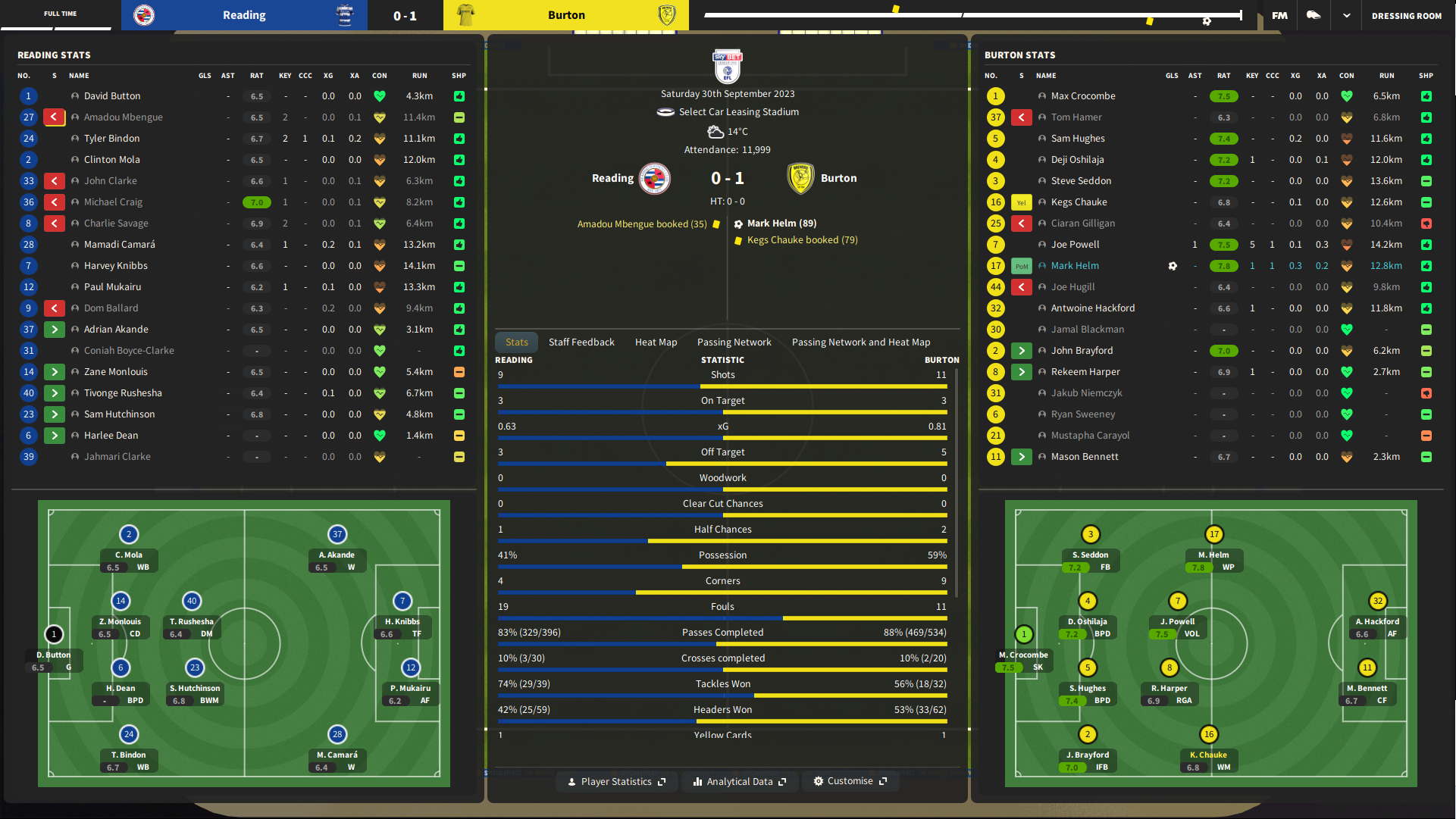Select the goal marker ball on the match timeline

1206,22
